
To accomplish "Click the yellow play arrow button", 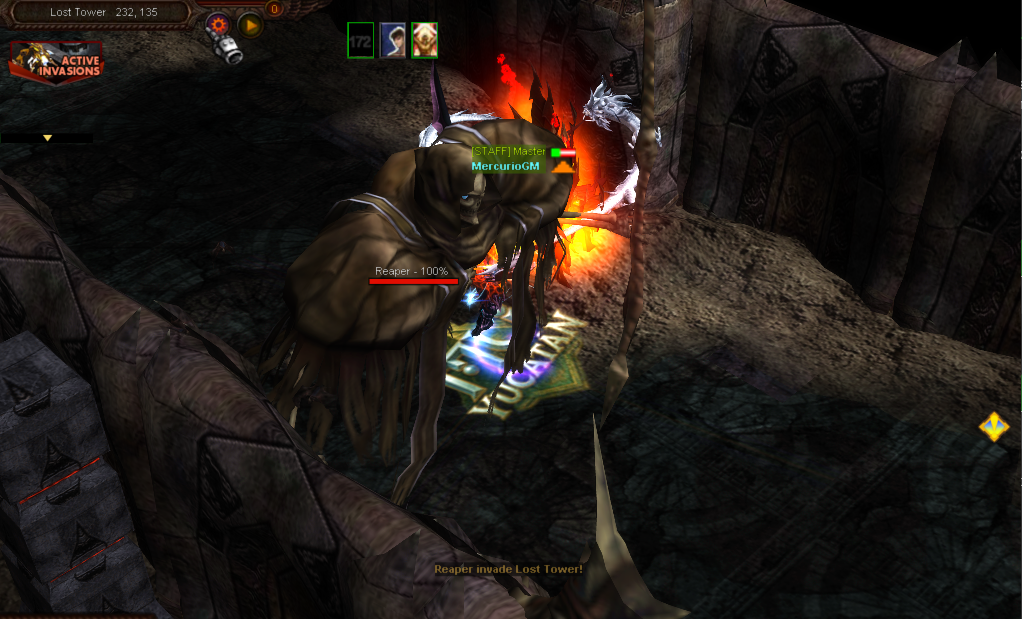I will [250, 24].
